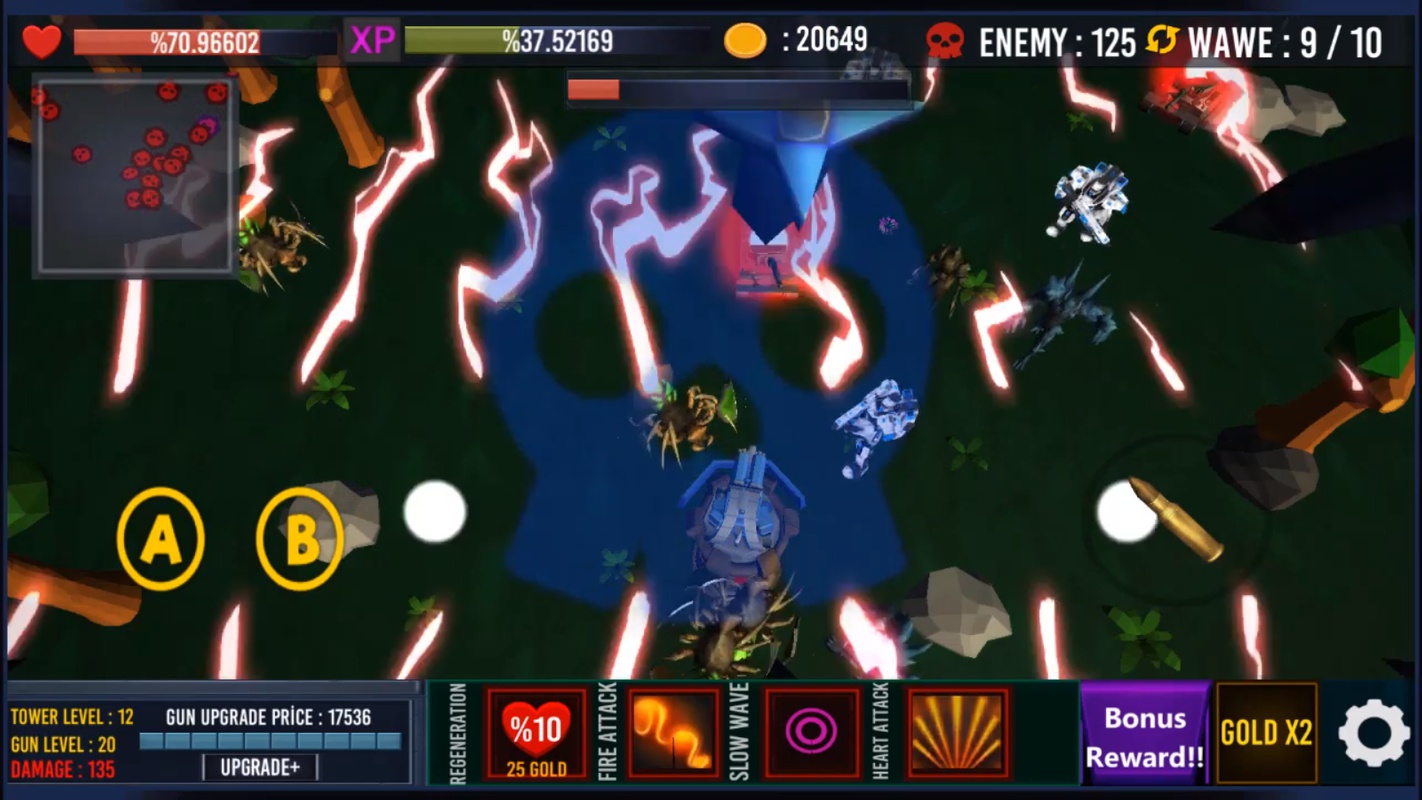Use the Slow Wave ability
This screenshot has height=800, width=1422.
click(x=811, y=733)
